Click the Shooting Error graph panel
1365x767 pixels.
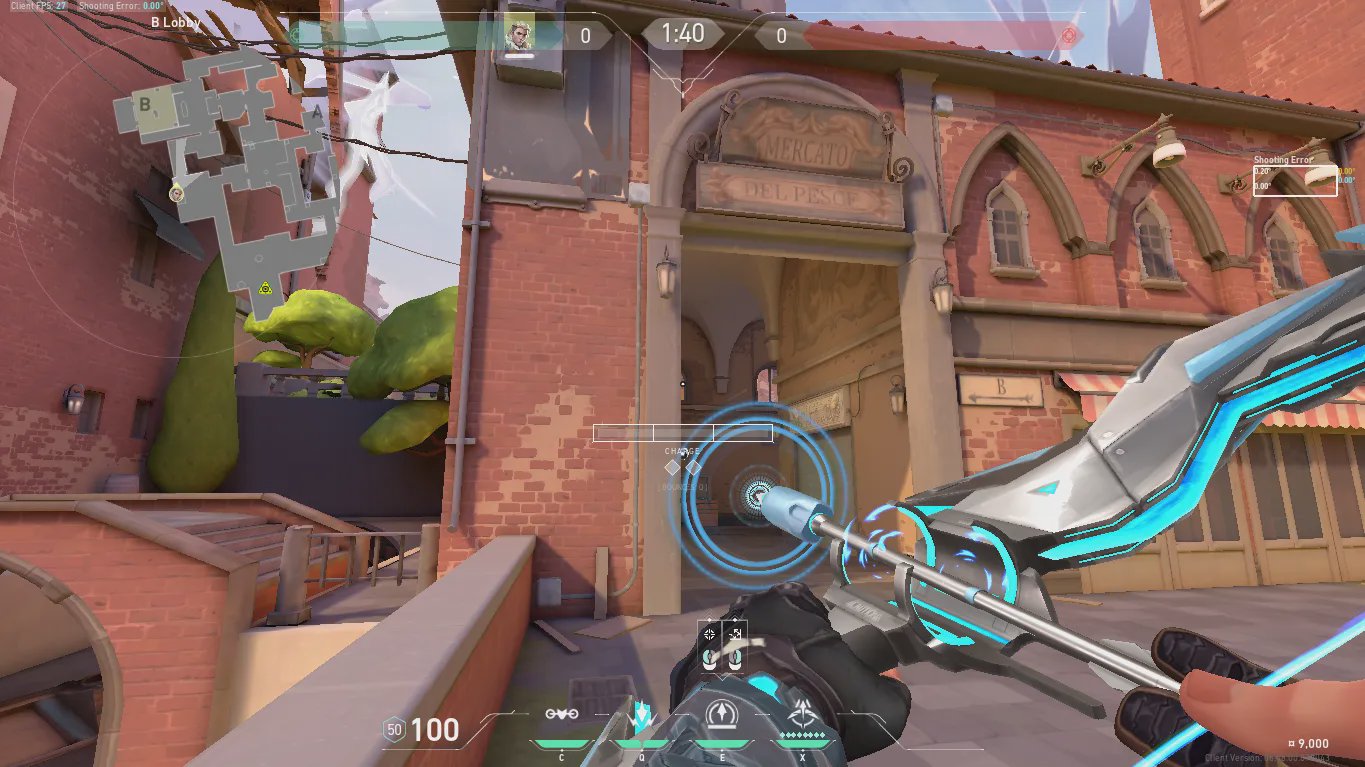click(1294, 180)
